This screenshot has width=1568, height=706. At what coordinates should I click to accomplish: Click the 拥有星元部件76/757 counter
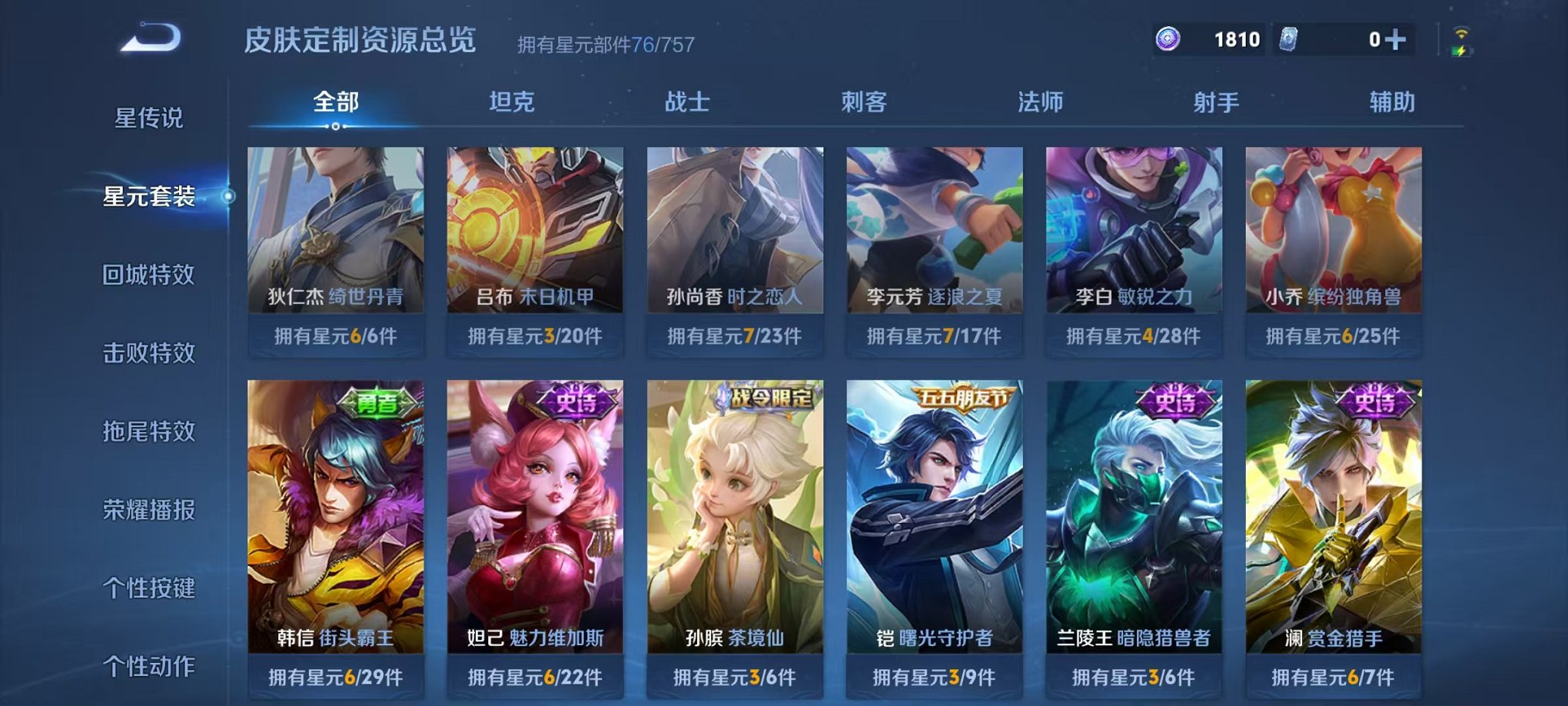(603, 45)
